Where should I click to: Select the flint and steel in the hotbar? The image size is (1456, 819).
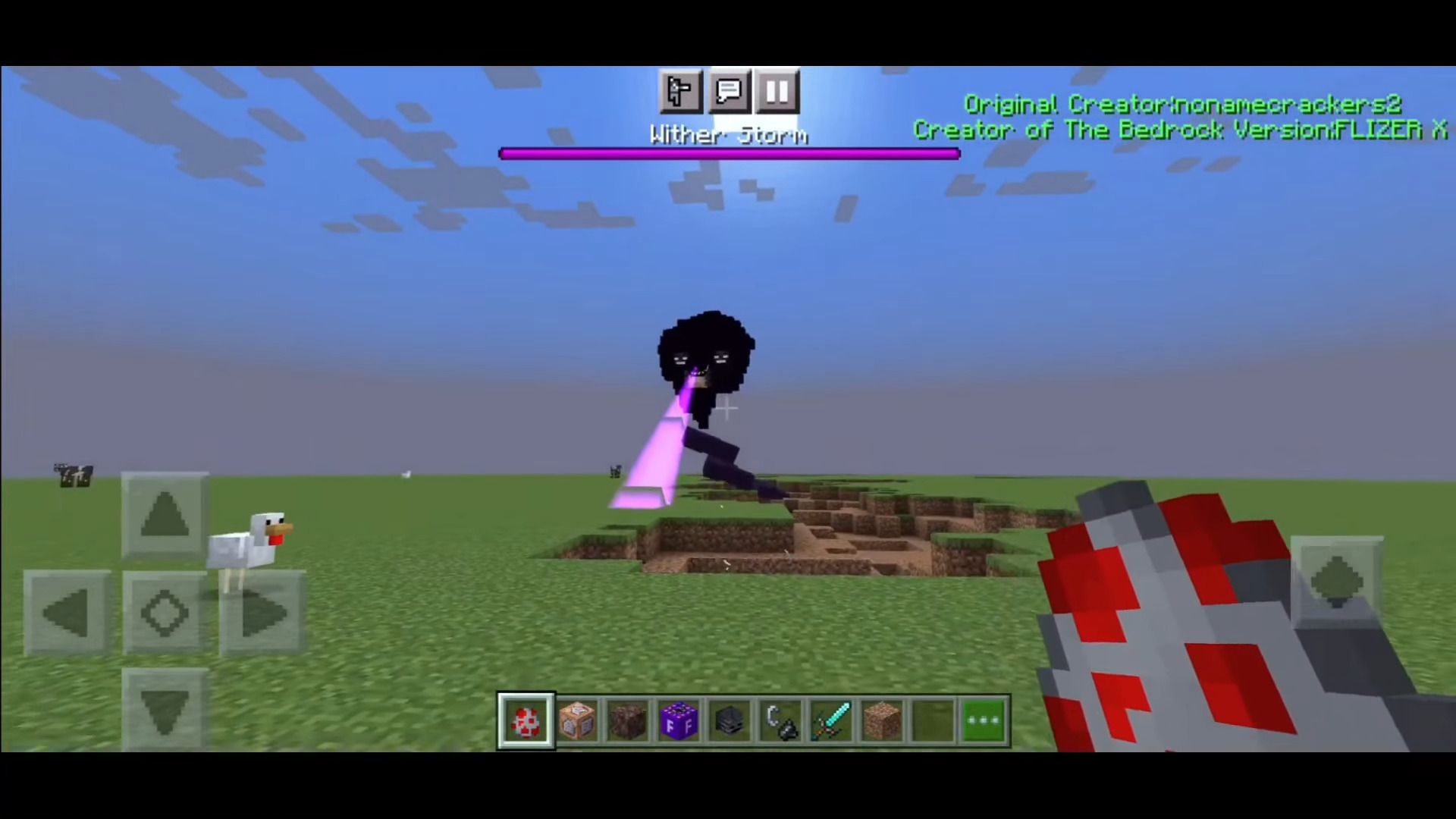pyautogui.click(x=781, y=720)
